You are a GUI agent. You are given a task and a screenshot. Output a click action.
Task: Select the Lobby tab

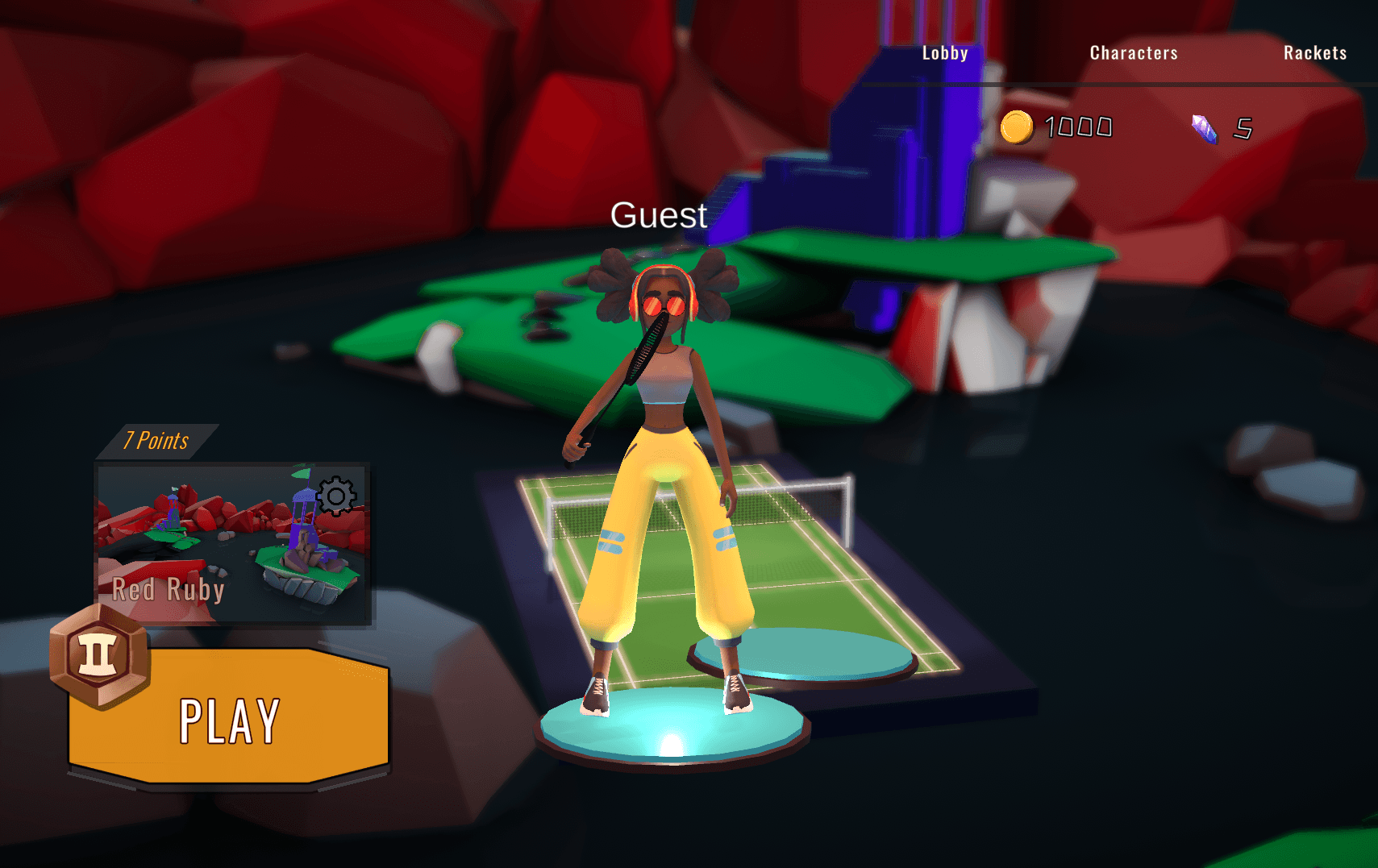pos(944,52)
